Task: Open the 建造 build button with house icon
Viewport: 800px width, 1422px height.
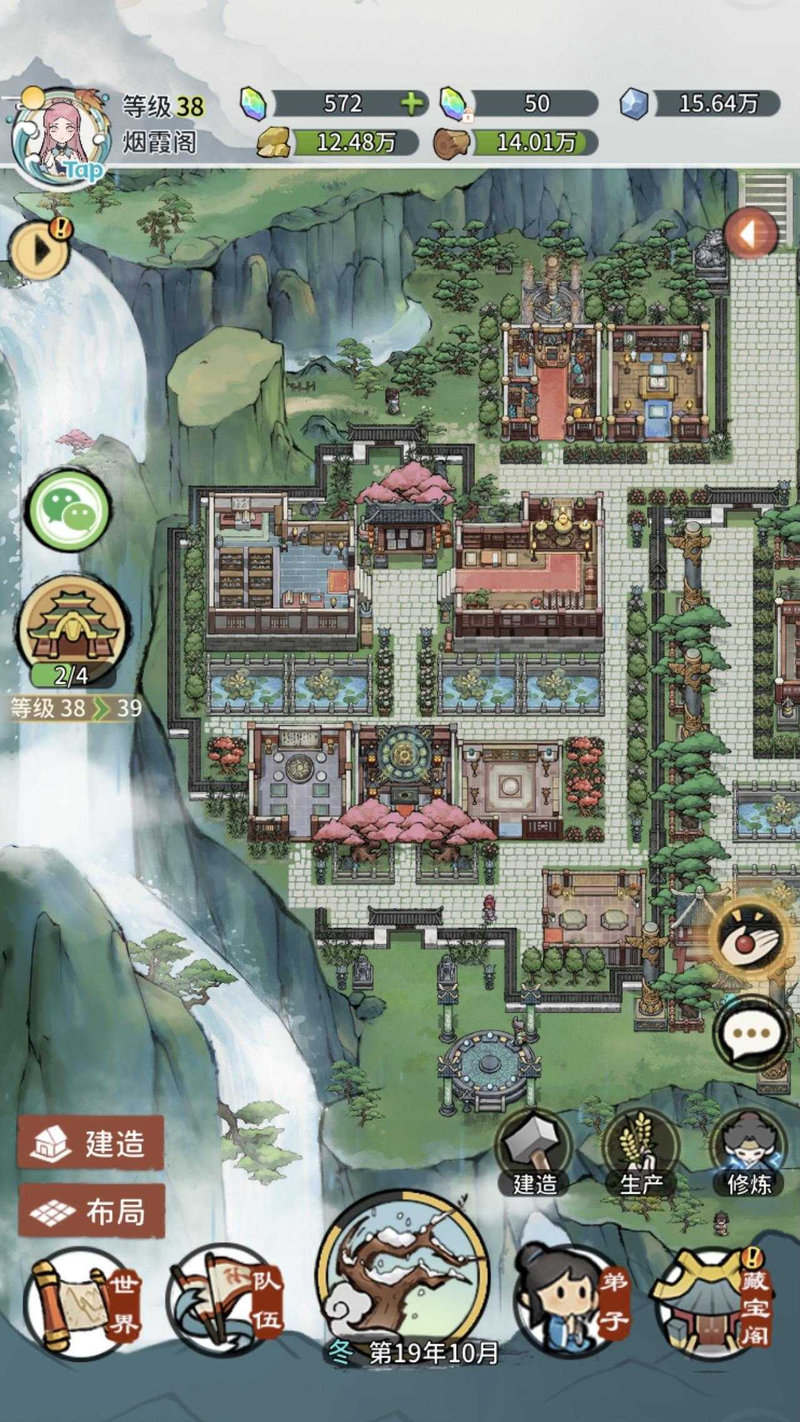Action: coord(91,1143)
